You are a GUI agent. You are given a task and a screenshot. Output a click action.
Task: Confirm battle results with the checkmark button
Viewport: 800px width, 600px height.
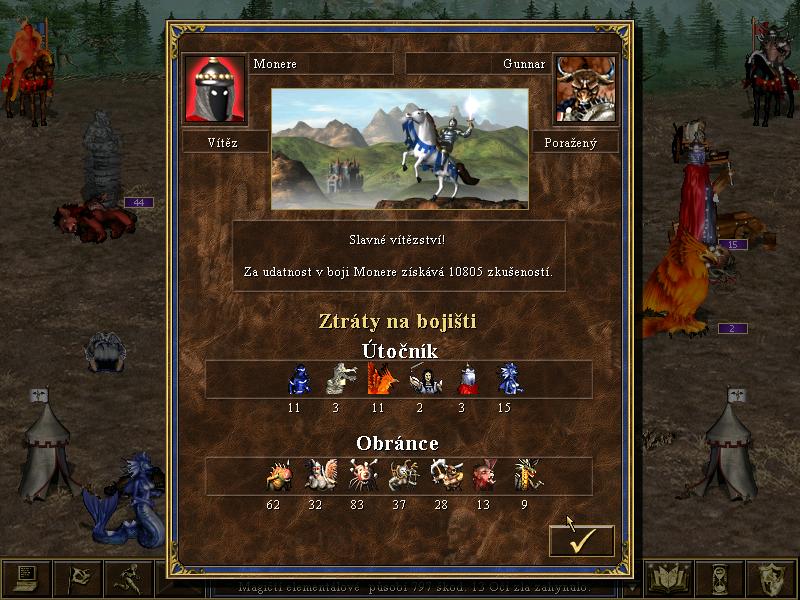coord(581,540)
